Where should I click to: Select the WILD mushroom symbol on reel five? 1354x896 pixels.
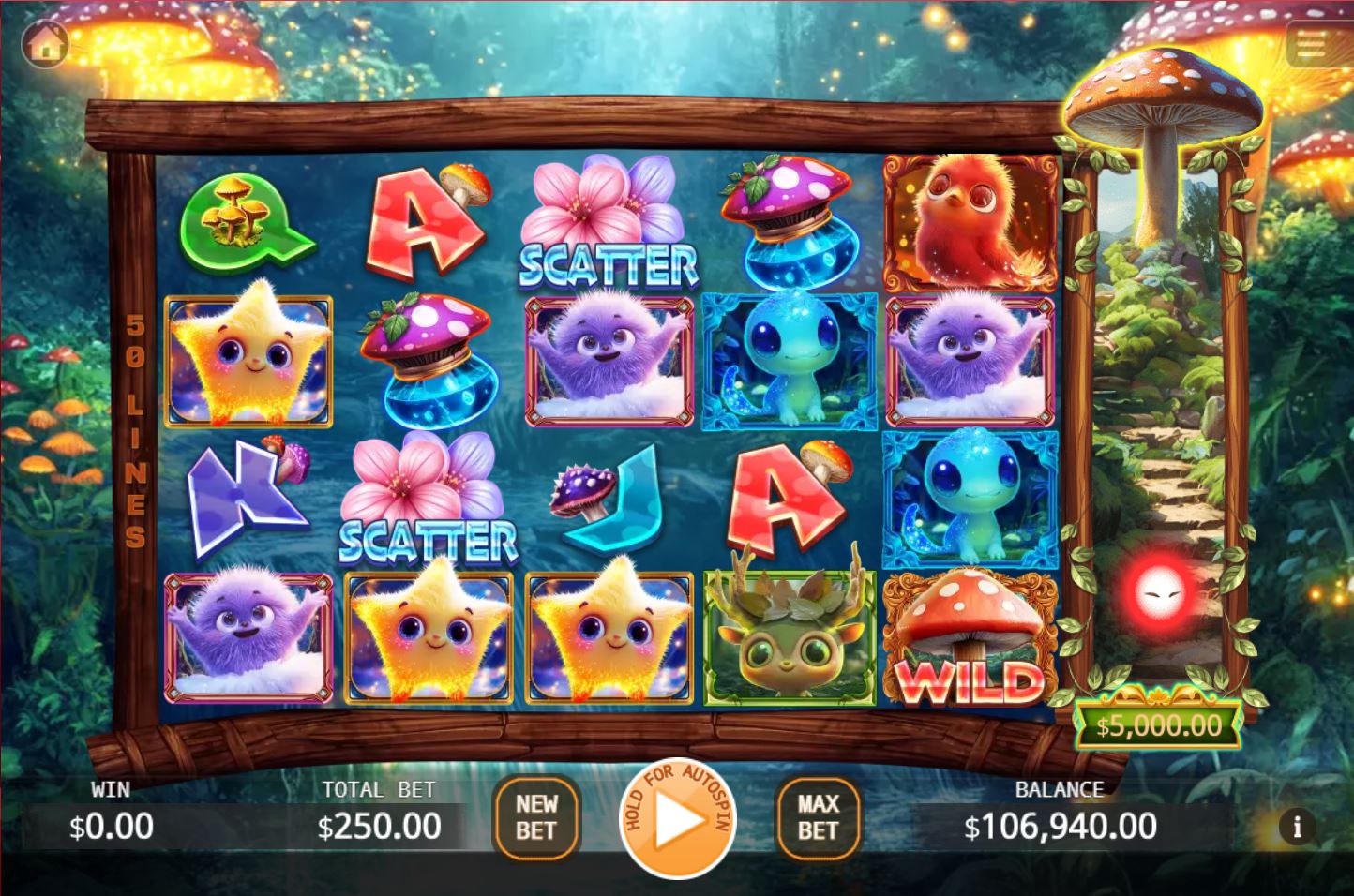970,637
